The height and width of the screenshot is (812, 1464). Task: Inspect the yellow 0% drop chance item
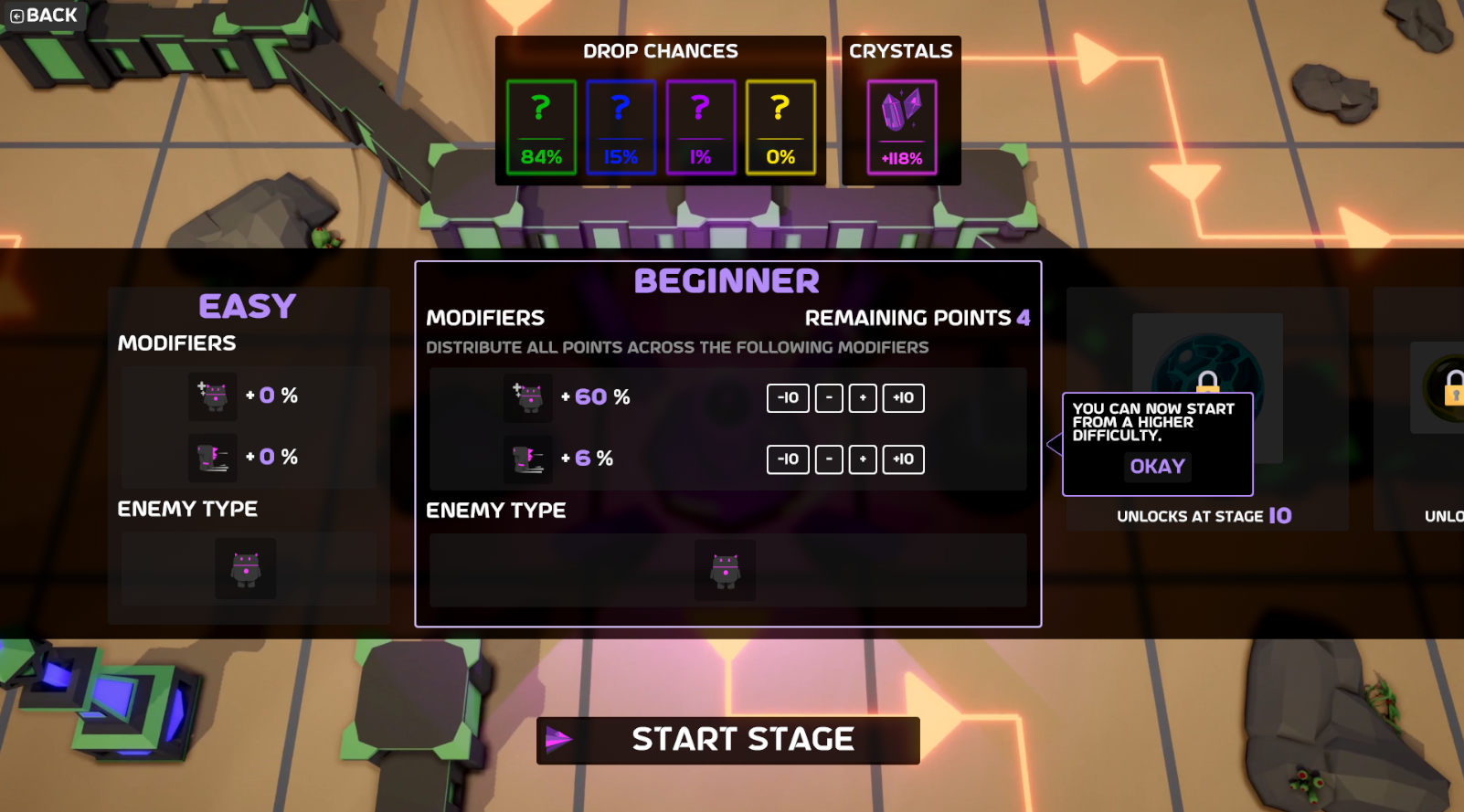[780, 123]
